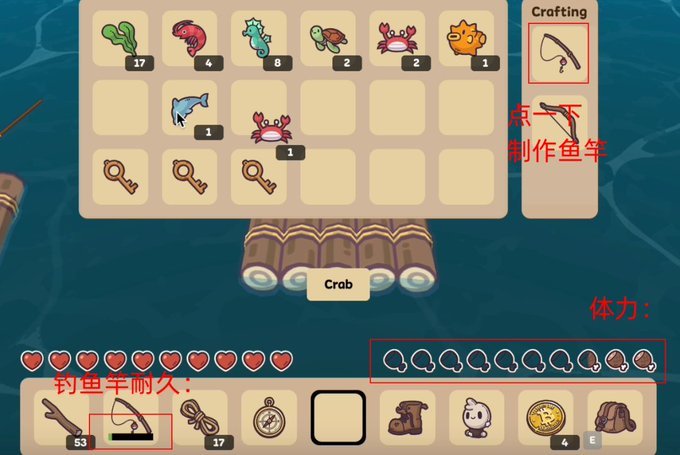Pick the red shrimp inventory slot
The height and width of the screenshot is (455, 680).
tap(188, 40)
